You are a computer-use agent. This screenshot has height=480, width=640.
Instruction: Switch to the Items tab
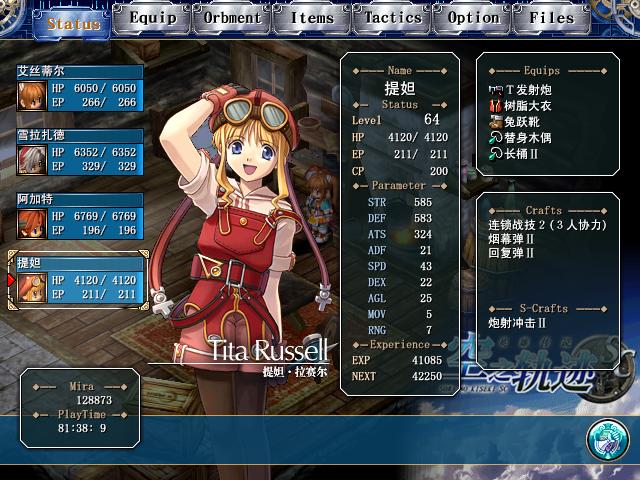pyautogui.click(x=312, y=18)
